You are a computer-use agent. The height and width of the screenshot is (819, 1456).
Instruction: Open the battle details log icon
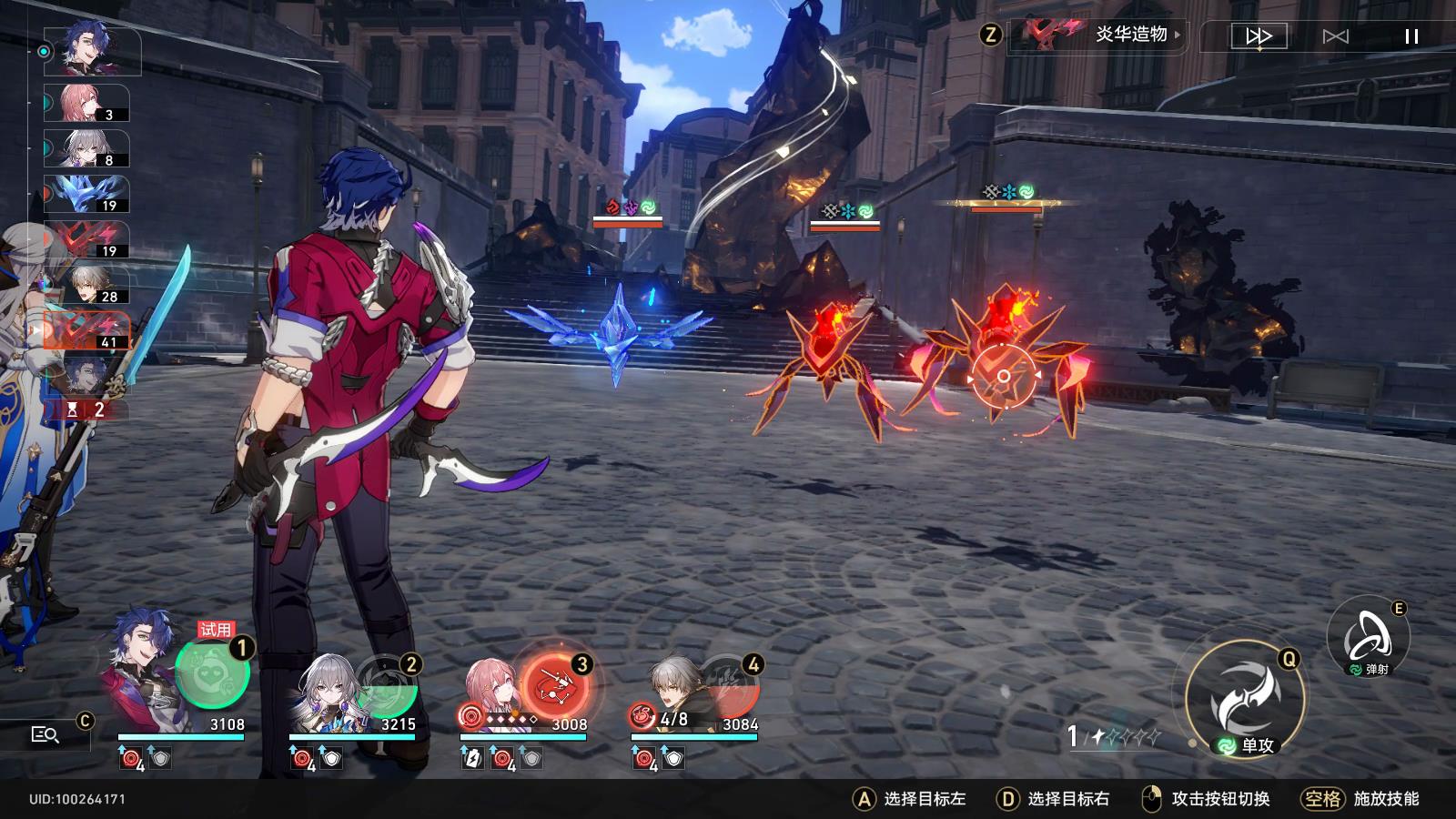coord(45,734)
